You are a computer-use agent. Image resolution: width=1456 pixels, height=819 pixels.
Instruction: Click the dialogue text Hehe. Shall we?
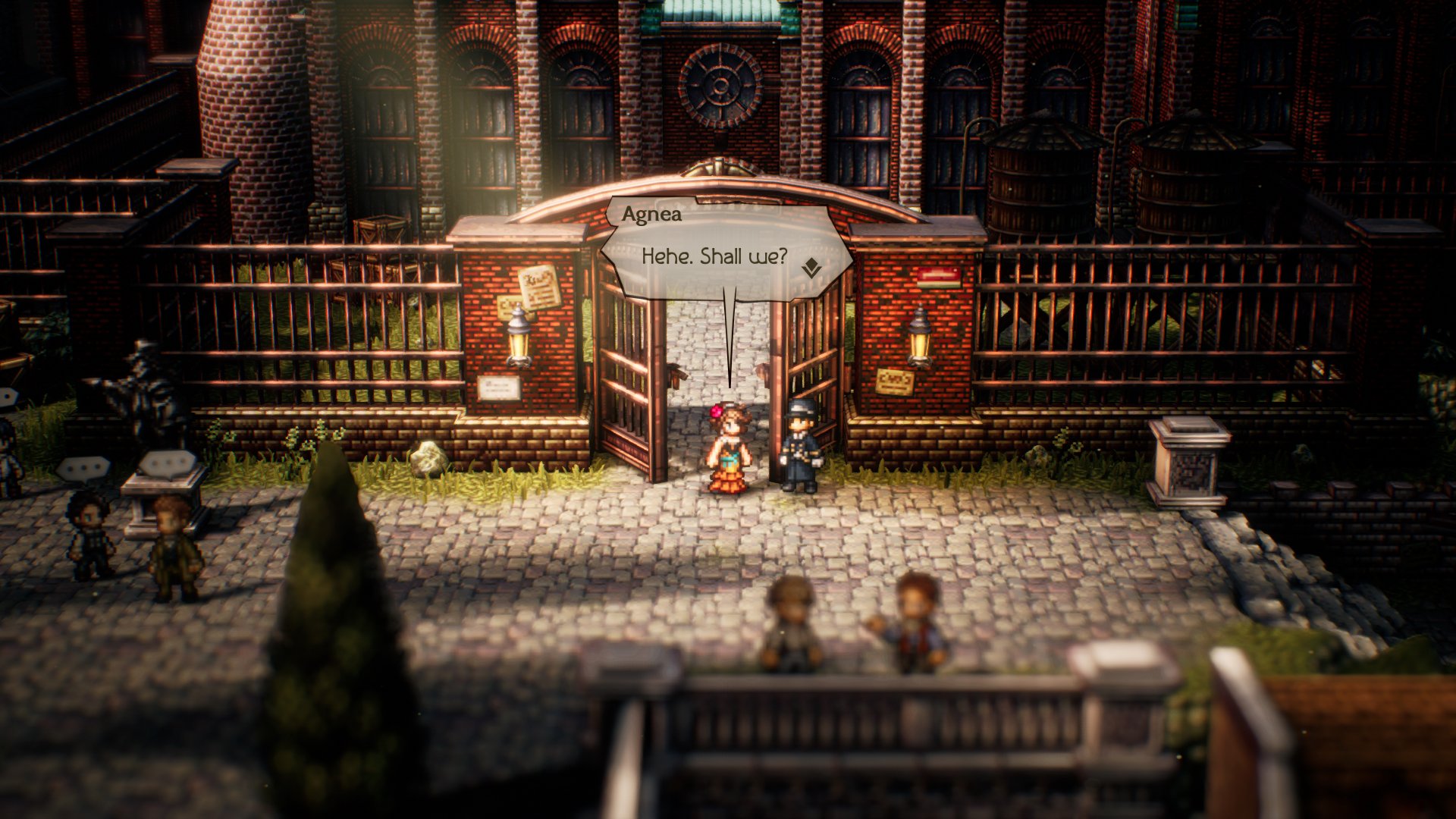[x=717, y=258]
